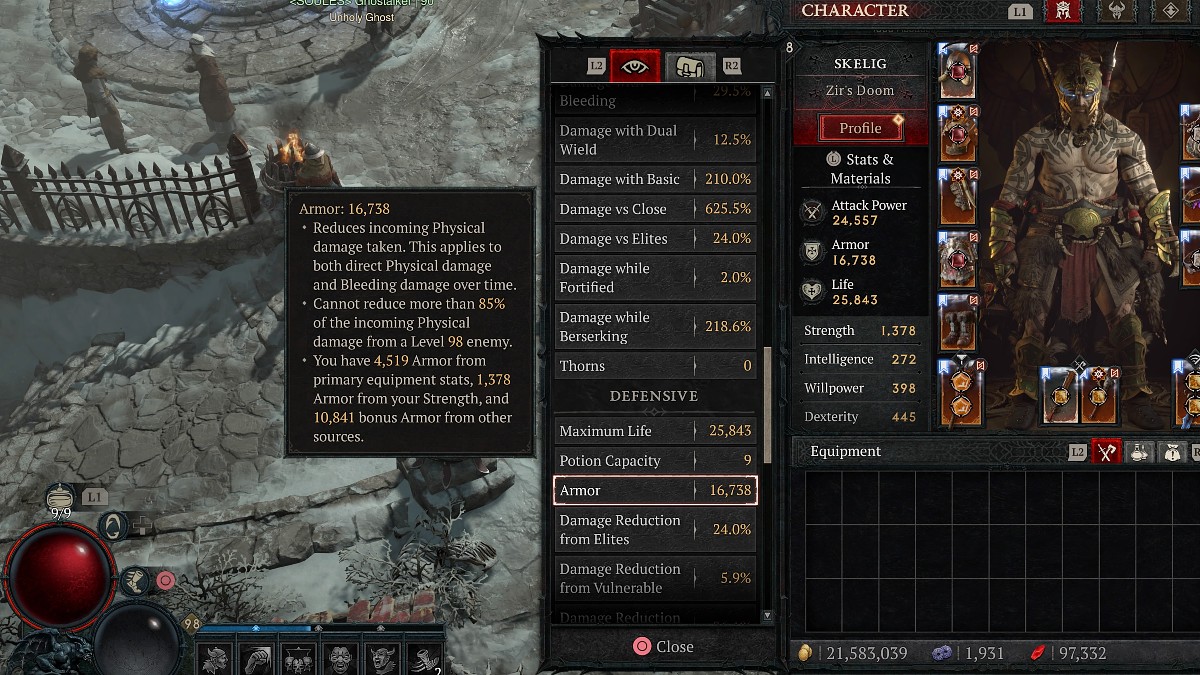1200x675 pixels.
Task: Close the stats panel
Action: pyautogui.click(x=663, y=647)
